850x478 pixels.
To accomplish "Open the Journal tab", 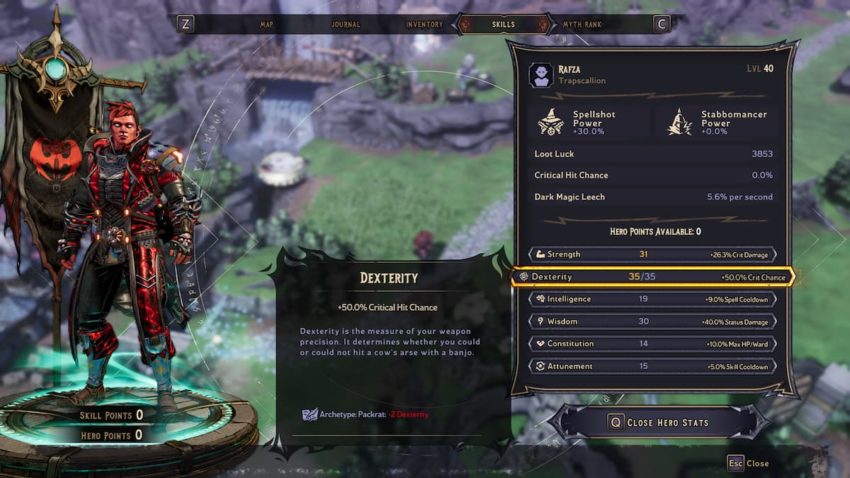I will (x=345, y=24).
